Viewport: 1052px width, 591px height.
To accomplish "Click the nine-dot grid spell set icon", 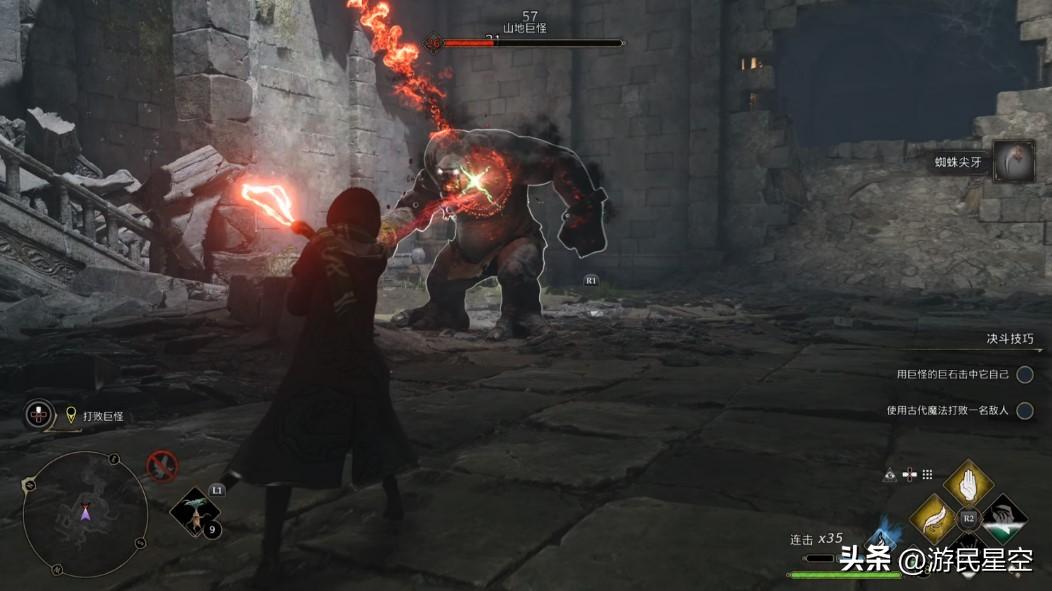I will tap(927, 475).
